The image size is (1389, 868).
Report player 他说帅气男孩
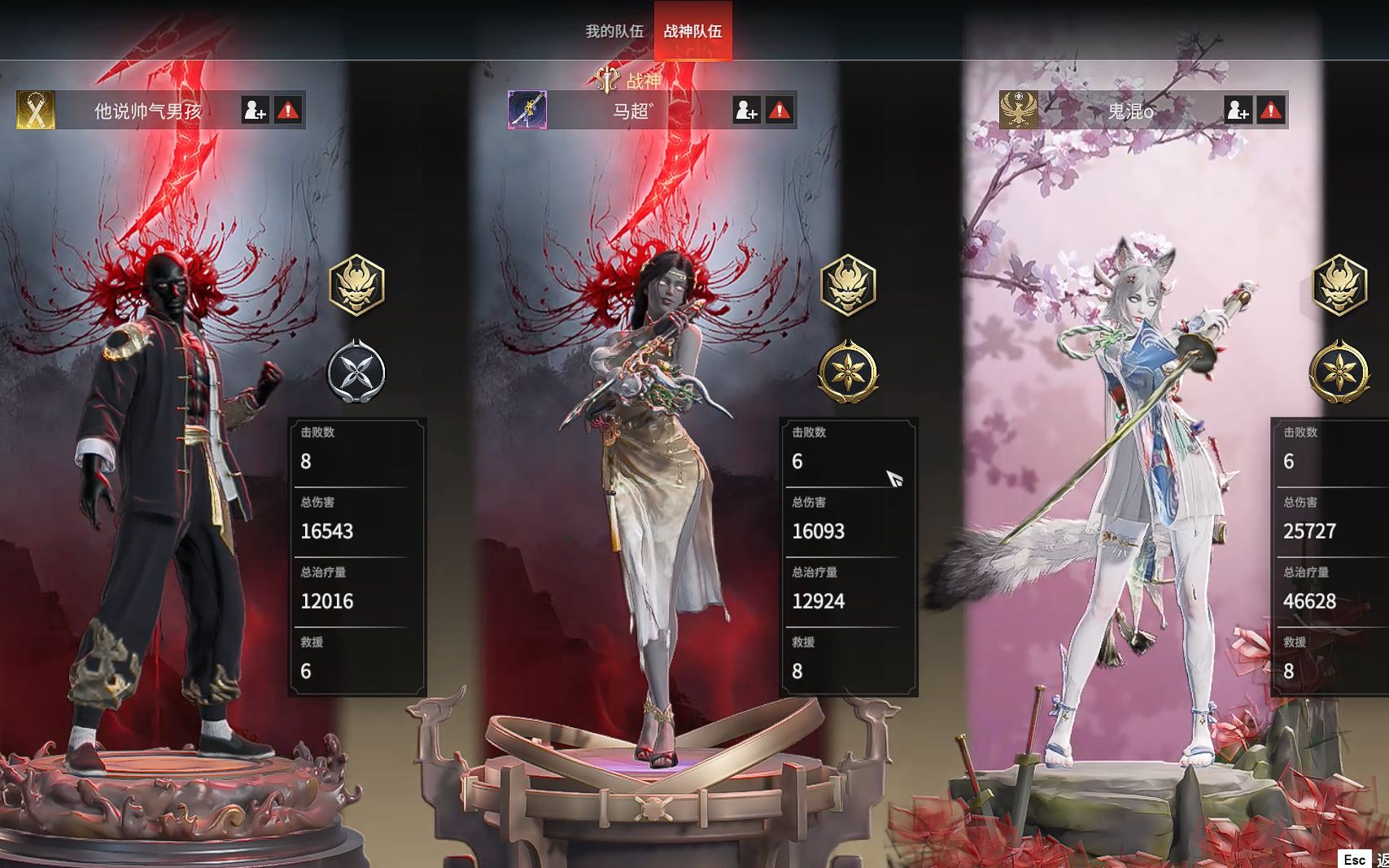click(x=288, y=110)
